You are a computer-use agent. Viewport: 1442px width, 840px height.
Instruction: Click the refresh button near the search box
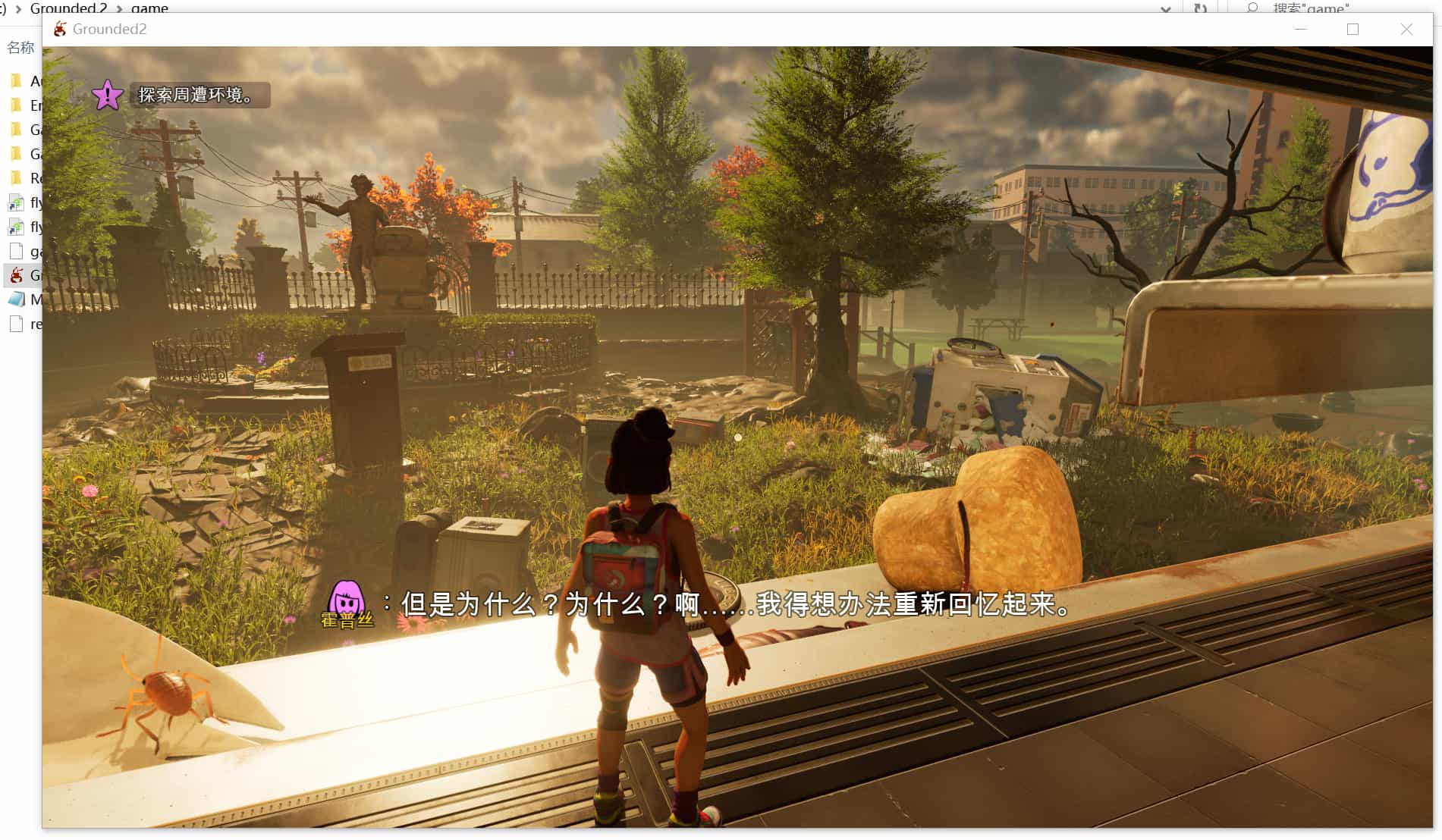click(1201, 8)
